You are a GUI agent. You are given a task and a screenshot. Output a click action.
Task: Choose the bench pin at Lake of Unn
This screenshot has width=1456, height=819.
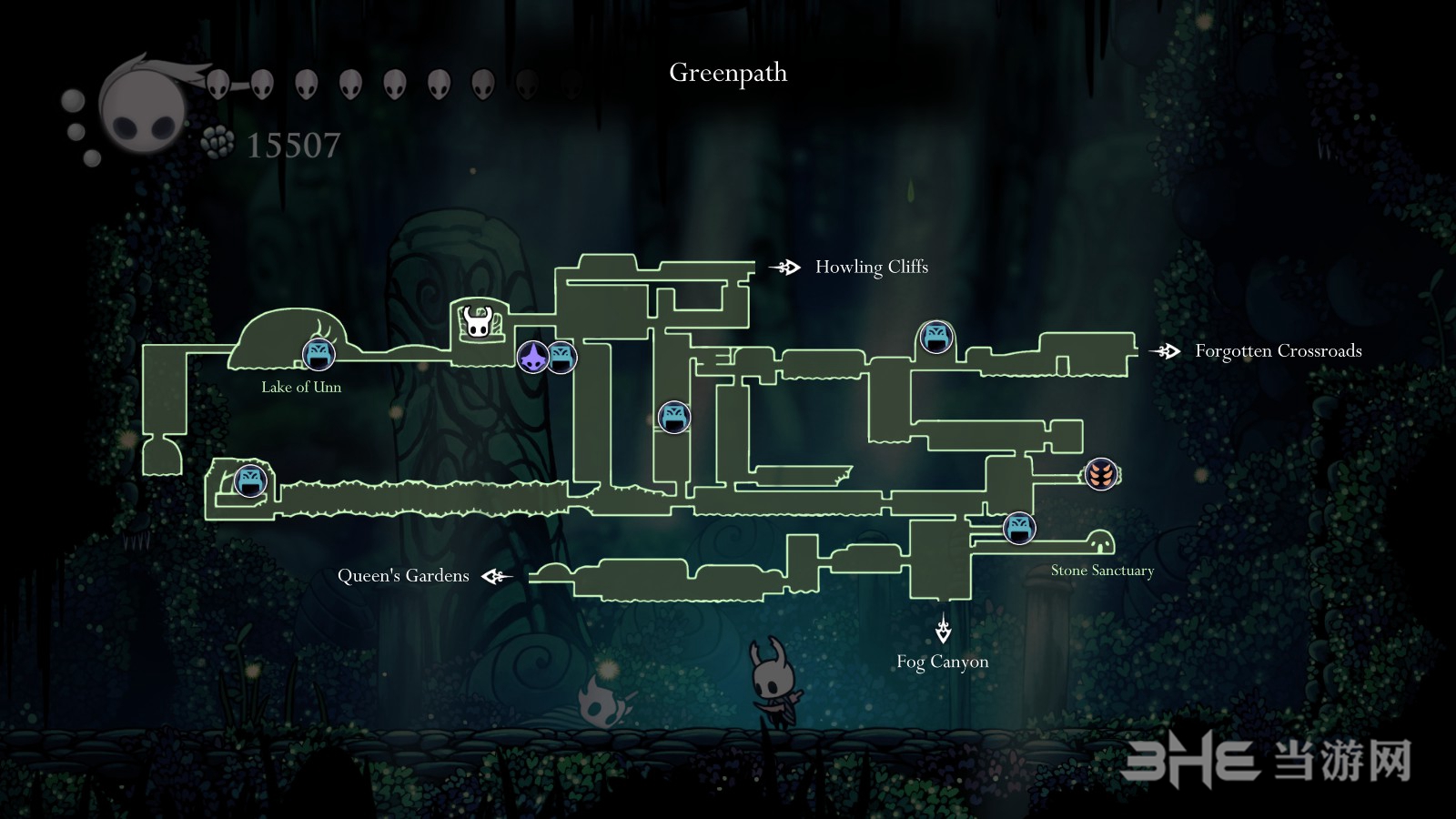coord(318,354)
